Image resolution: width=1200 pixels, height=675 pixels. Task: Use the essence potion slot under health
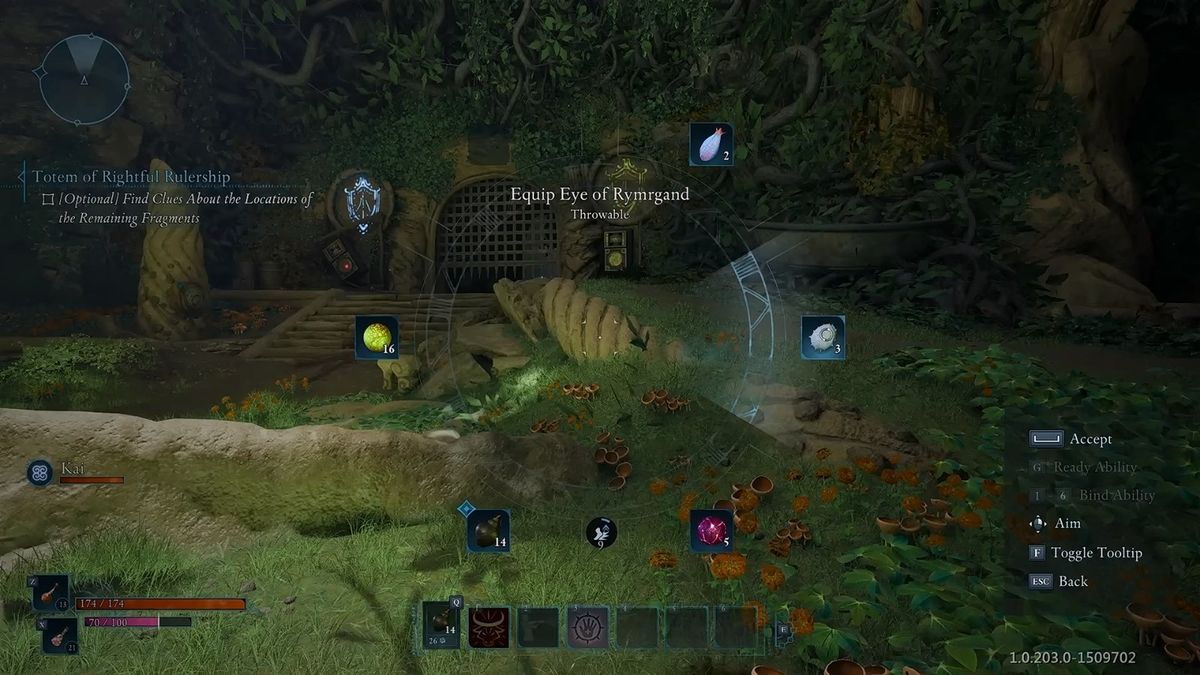tap(58, 634)
